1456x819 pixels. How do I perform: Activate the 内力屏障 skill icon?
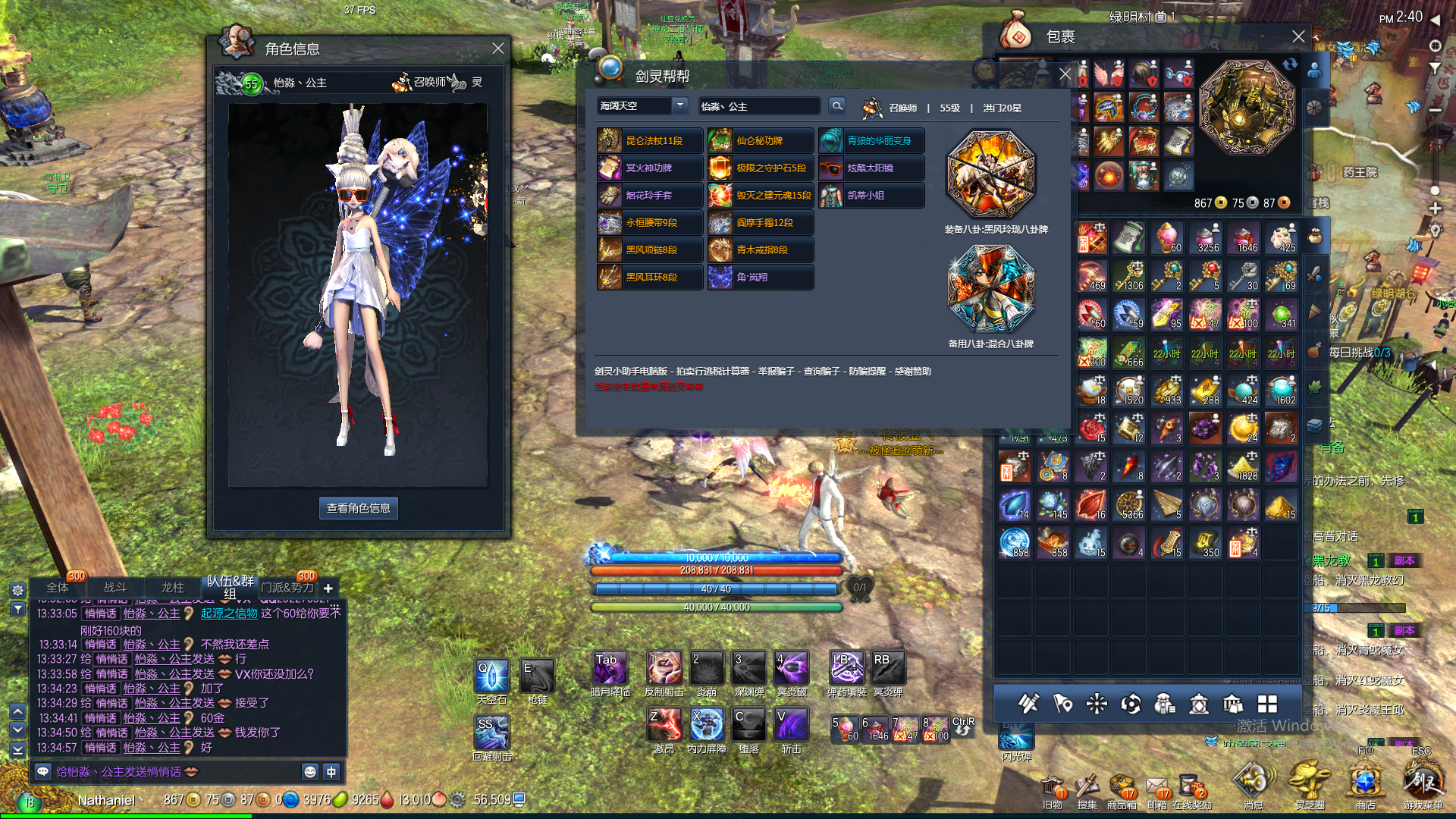pyautogui.click(x=707, y=726)
